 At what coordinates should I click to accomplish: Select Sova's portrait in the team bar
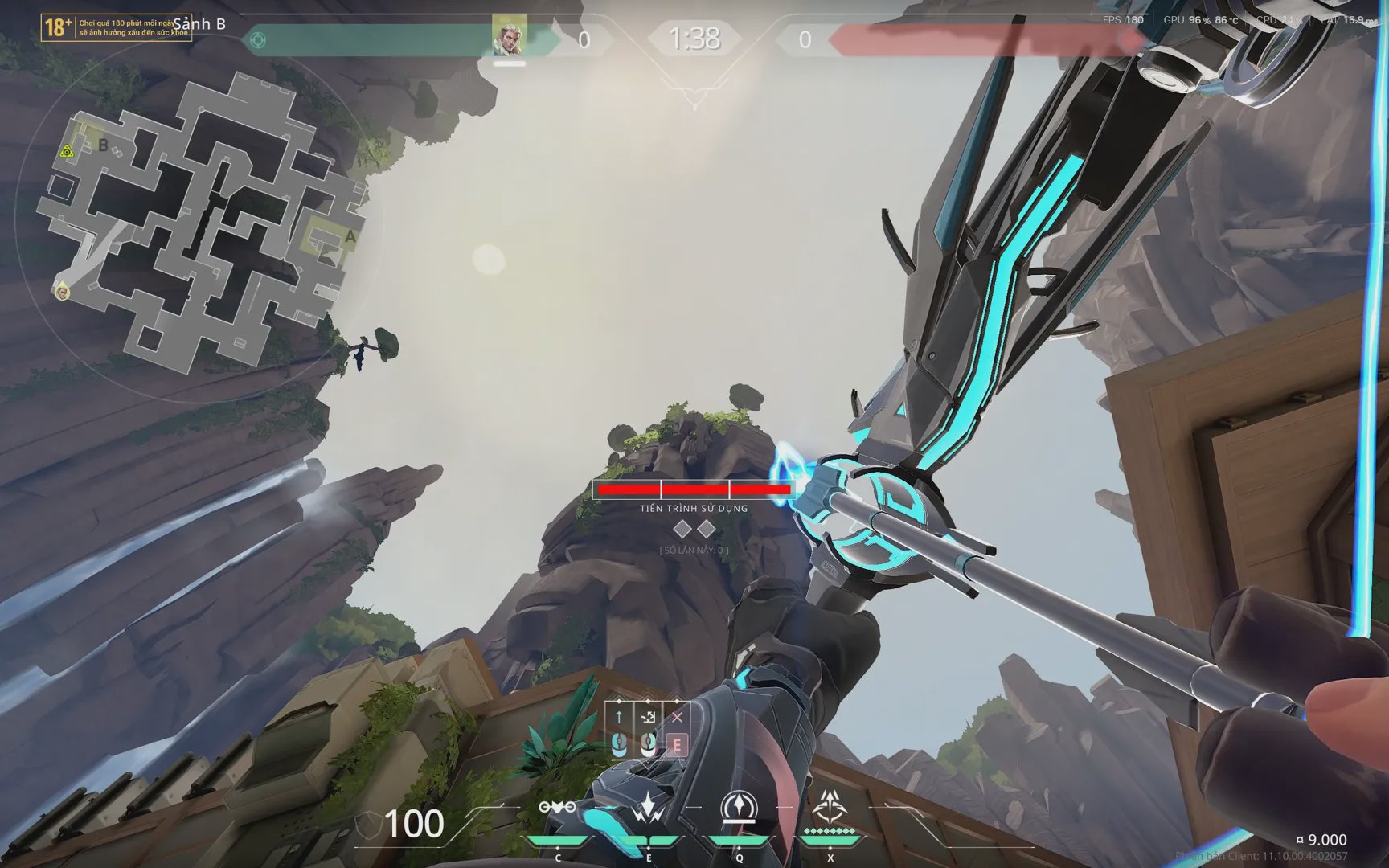coord(510,36)
